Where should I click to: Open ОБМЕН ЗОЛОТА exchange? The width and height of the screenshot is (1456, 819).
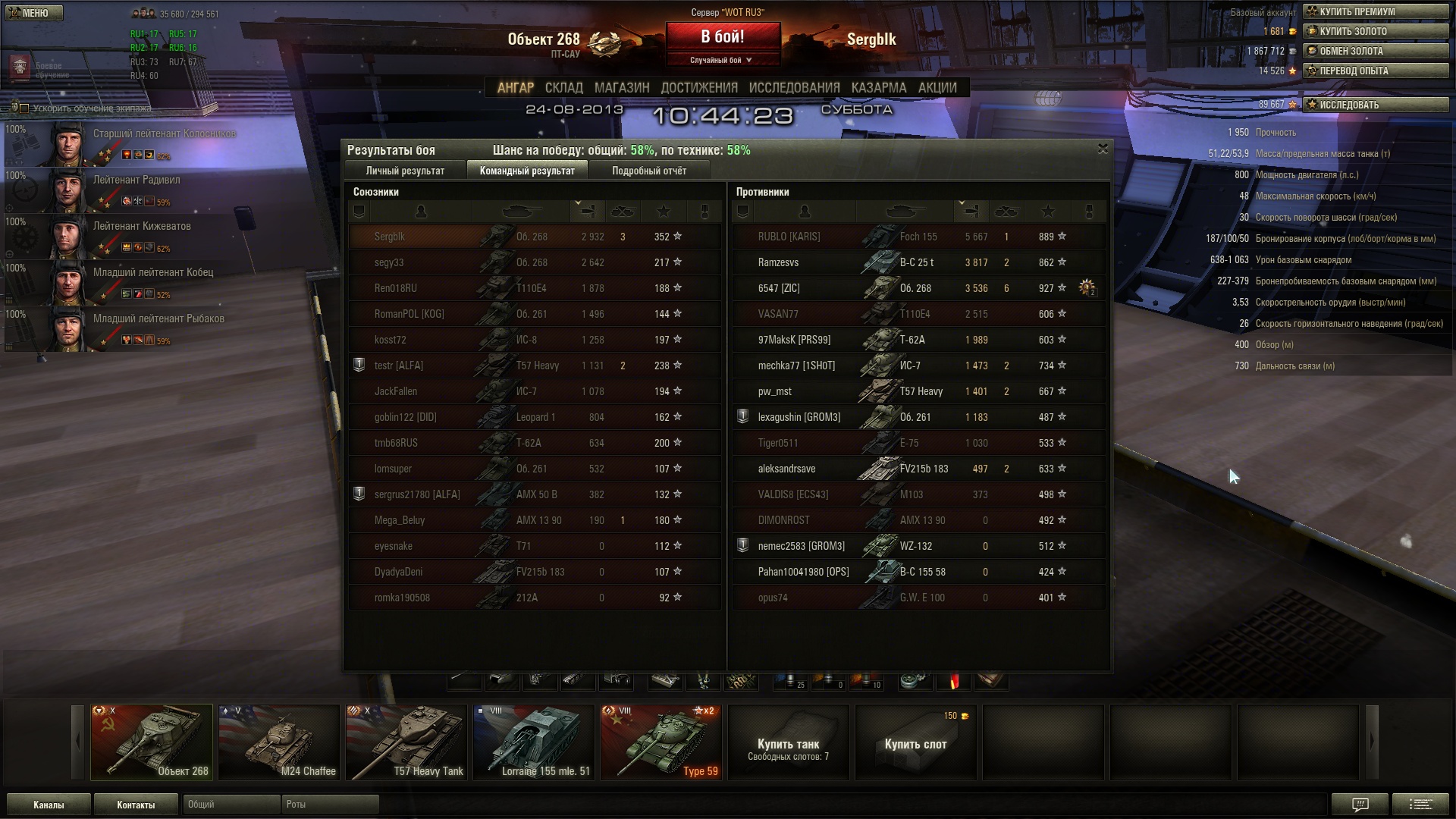[1375, 51]
